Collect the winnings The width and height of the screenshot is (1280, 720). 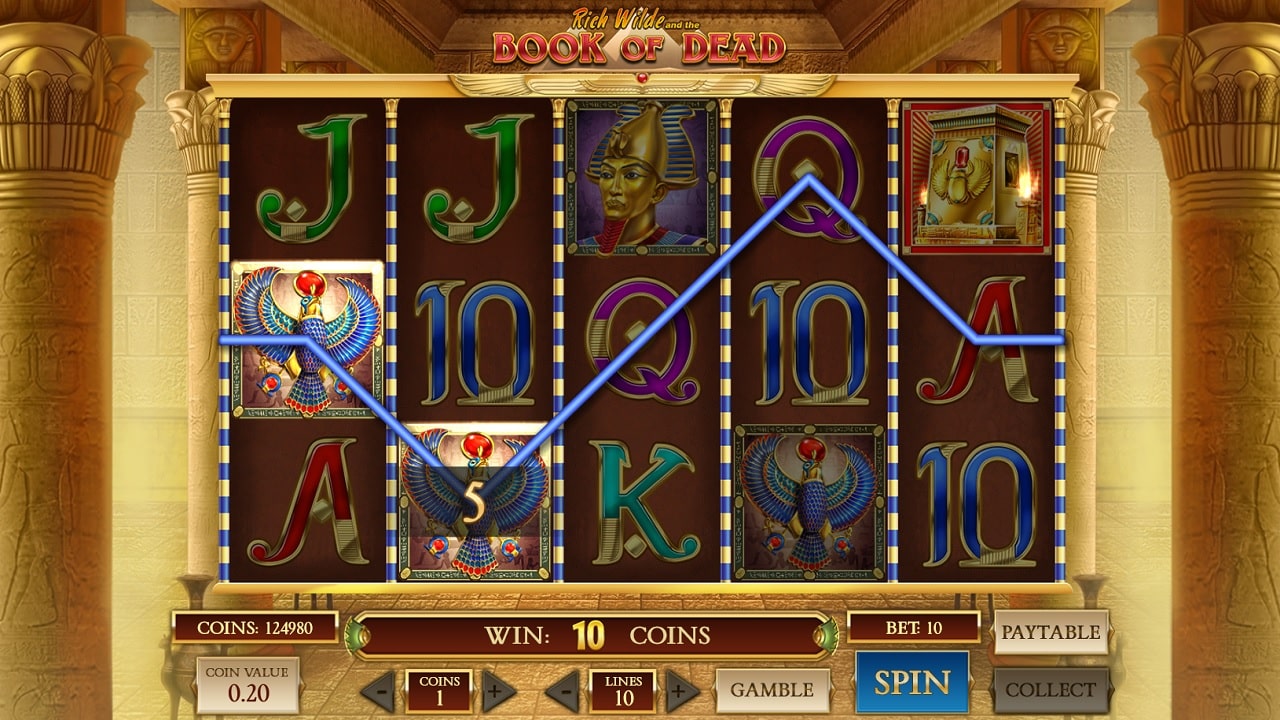point(1050,690)
